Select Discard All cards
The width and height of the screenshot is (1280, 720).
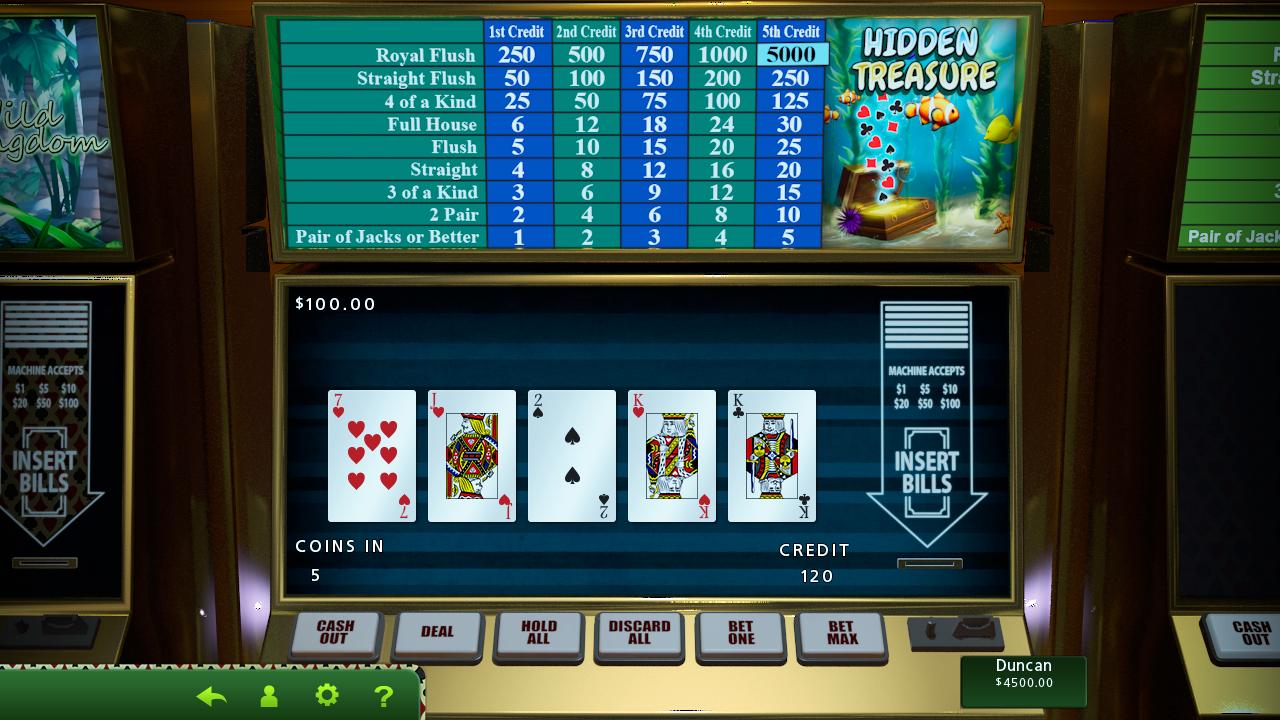(639, 632)
